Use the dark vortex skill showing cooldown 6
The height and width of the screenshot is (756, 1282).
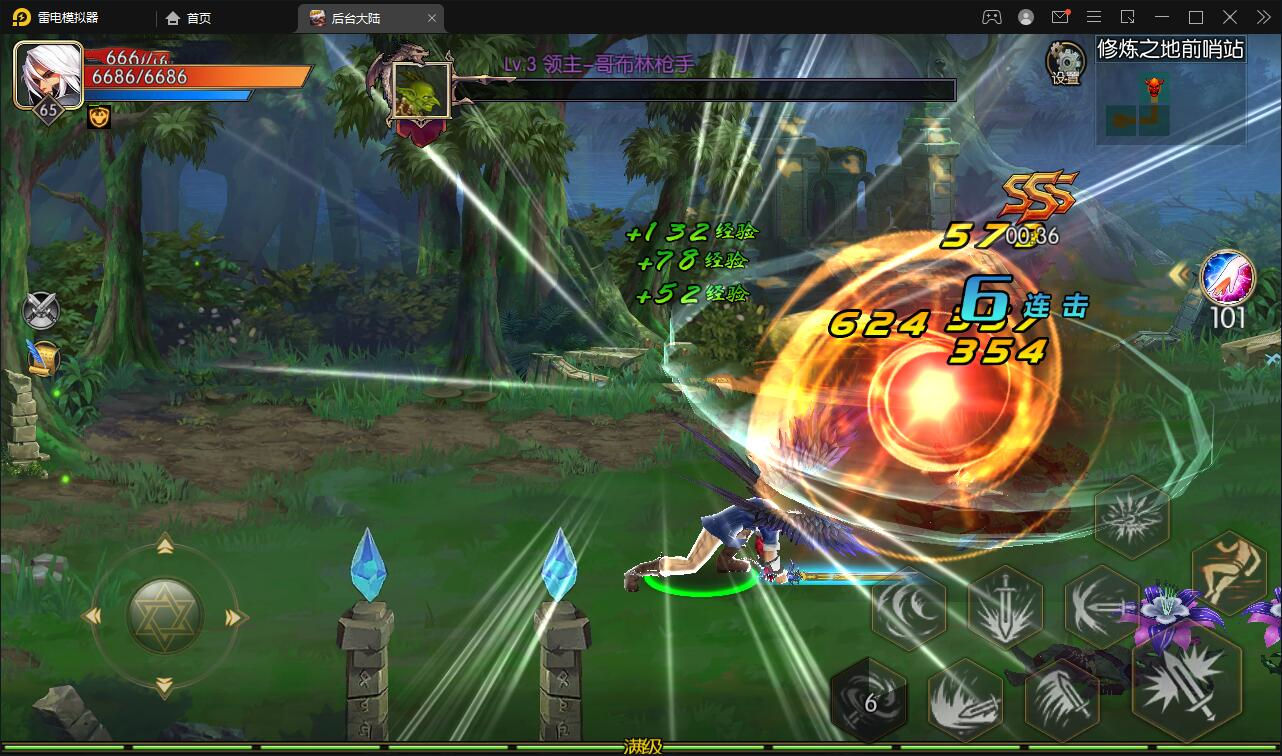click(869, 700)
